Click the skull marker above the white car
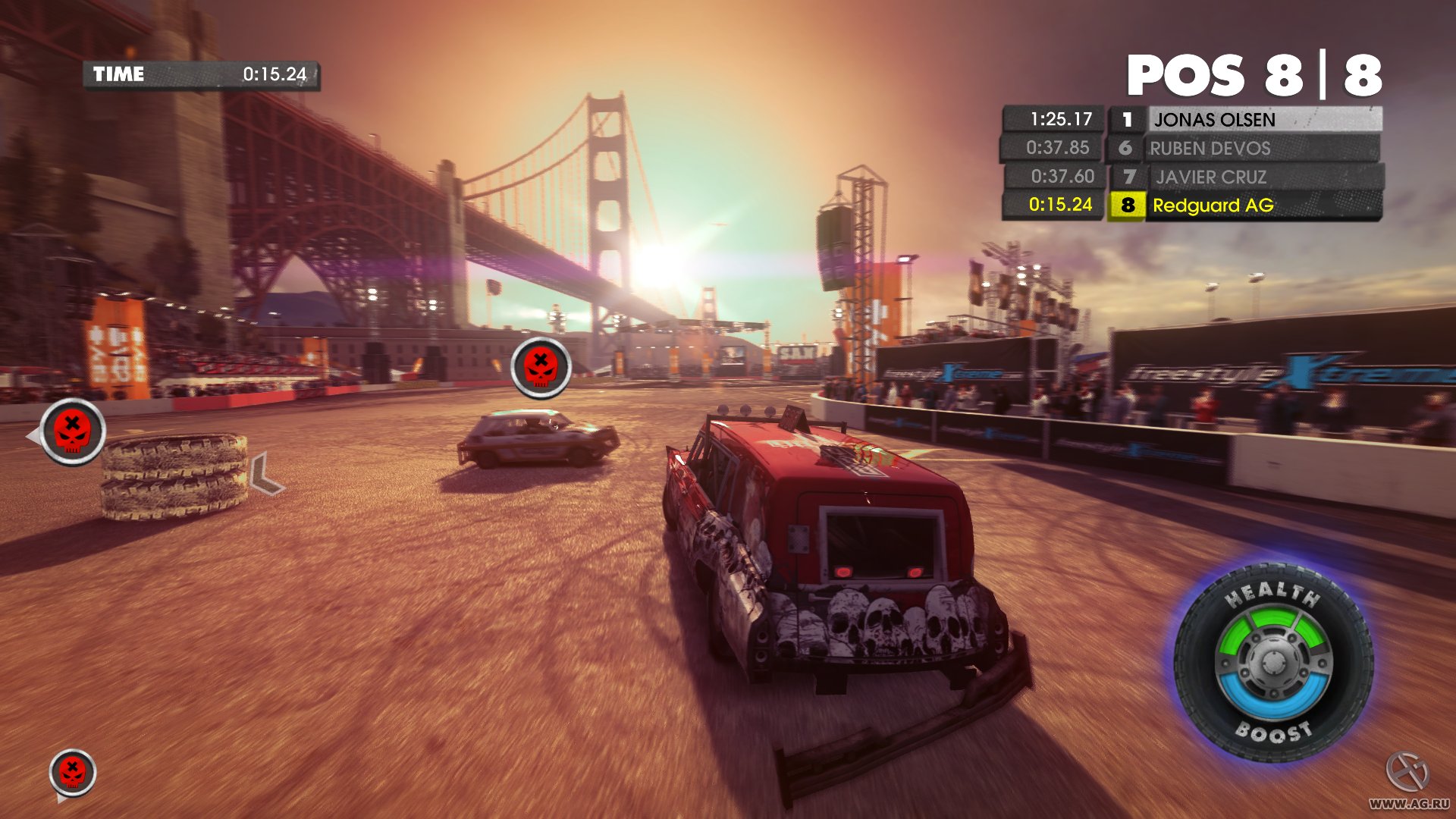Viewport: 1456px width, 819px height. click(x=541, y=368)
